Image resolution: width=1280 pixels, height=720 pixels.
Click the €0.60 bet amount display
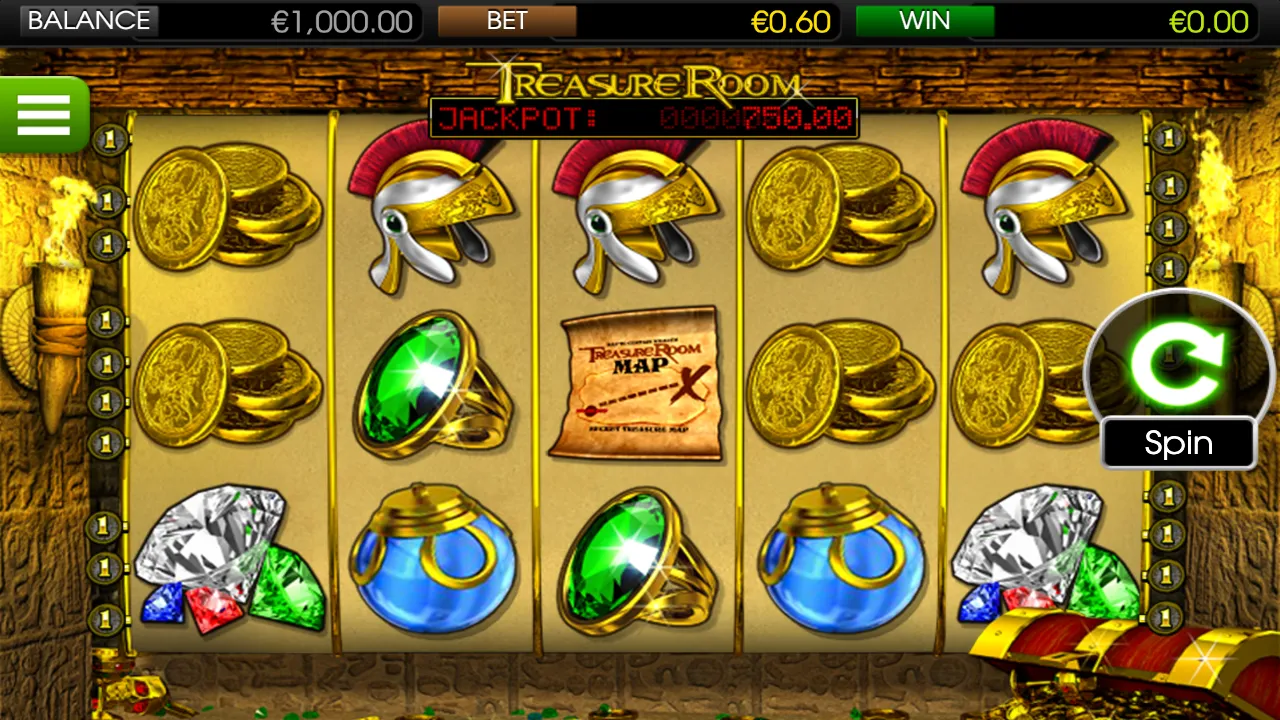pyautogui.click(x=791, y=21)
